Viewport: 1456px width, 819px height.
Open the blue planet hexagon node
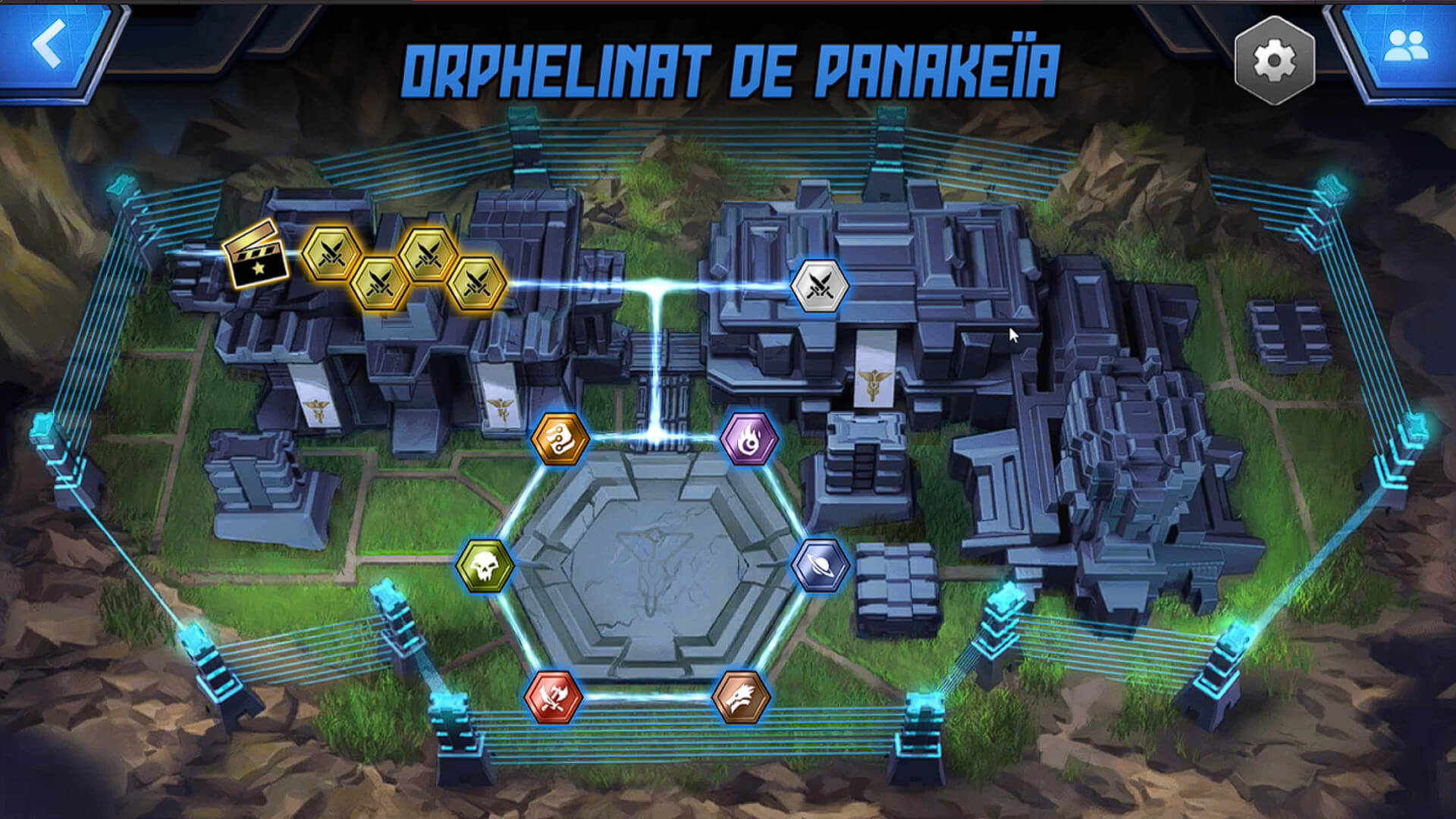click(x=820, y=566)
